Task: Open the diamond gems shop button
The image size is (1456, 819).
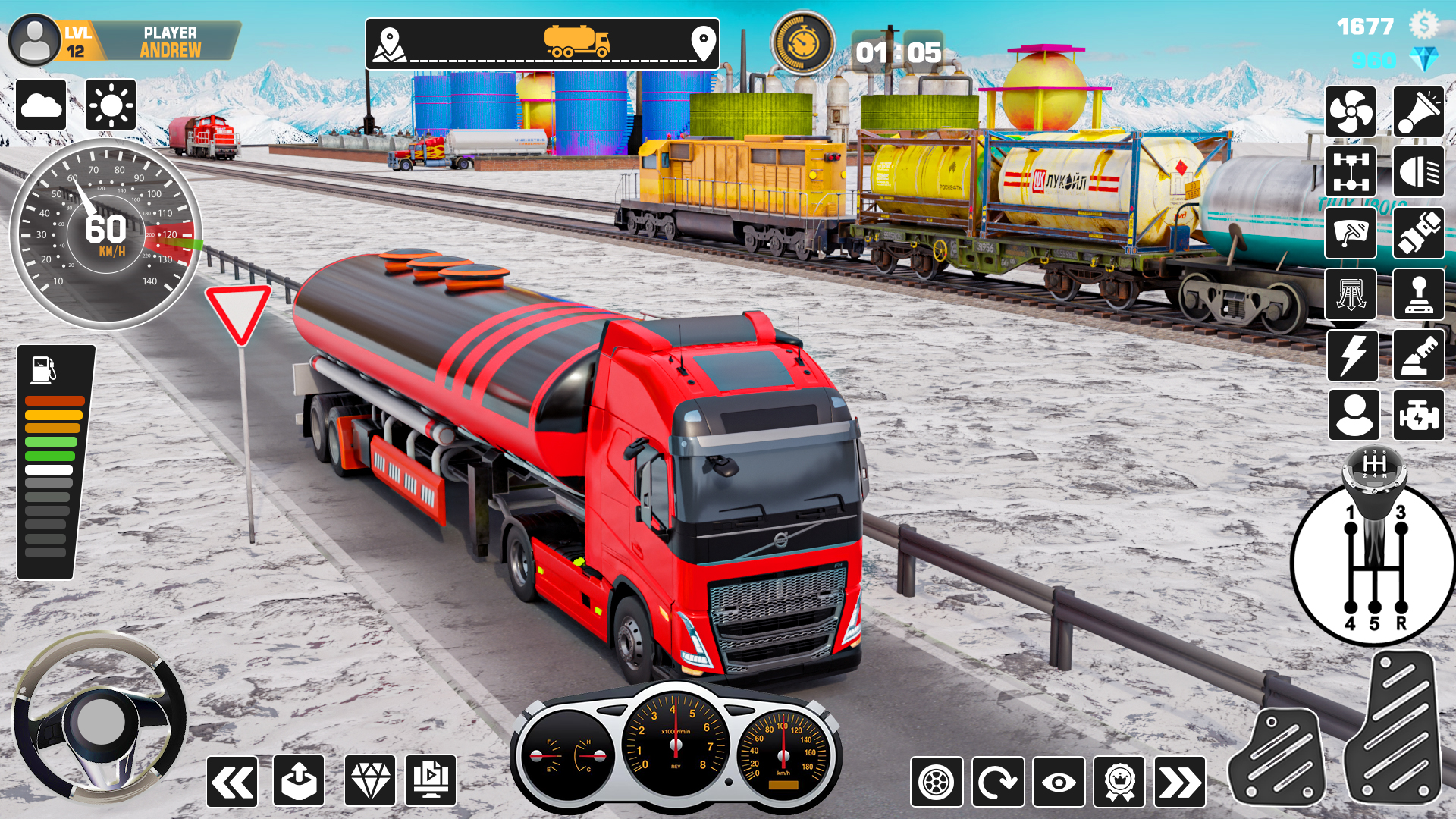Action: click(370, 781)
